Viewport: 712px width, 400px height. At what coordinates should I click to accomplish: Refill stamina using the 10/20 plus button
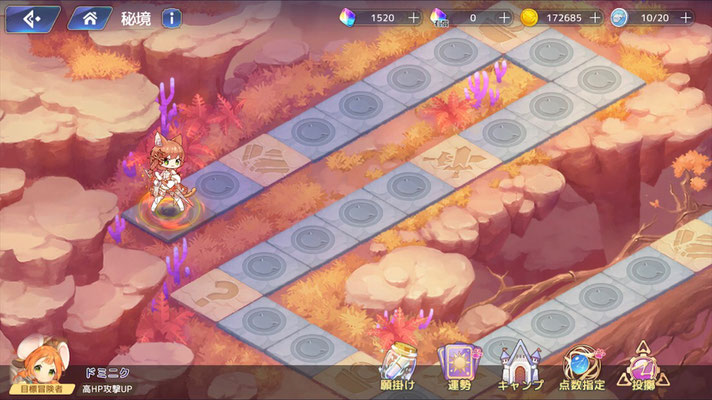[686, 17]
